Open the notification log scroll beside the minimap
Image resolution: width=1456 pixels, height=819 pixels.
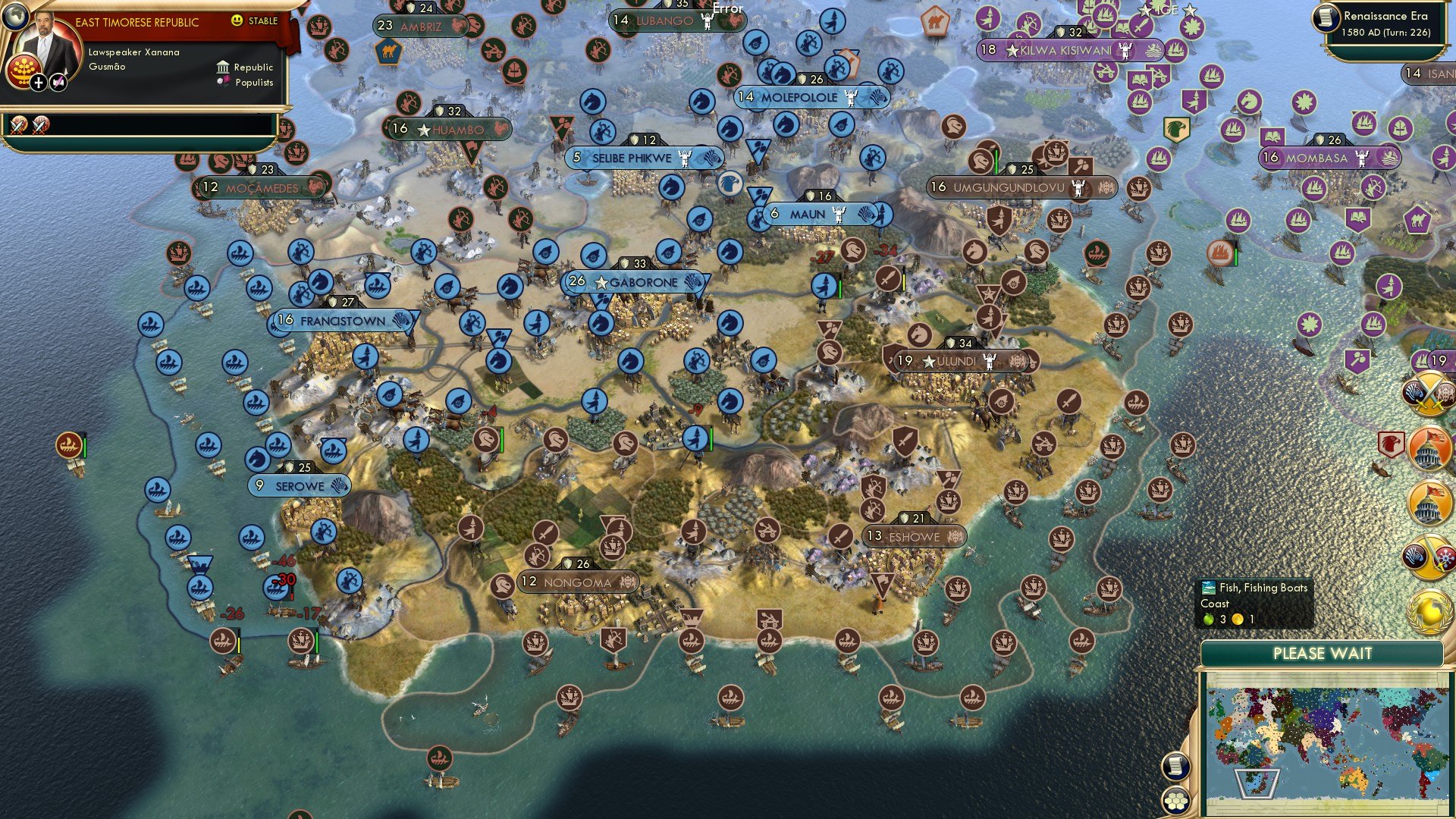pyautogui.click(x=1175, y=764)
